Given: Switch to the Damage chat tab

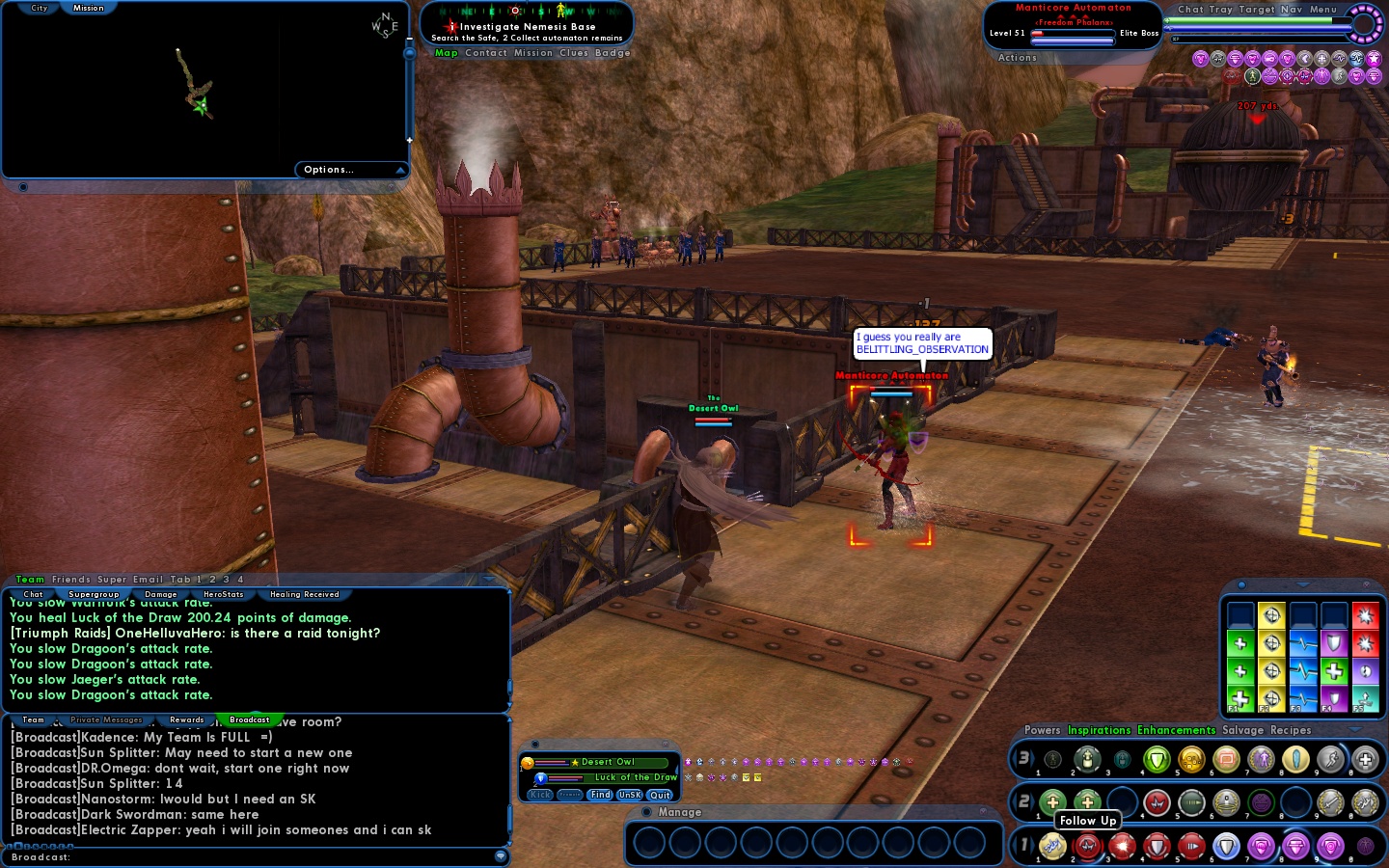Looking at the screenshot, I should (x=160, y=594).
